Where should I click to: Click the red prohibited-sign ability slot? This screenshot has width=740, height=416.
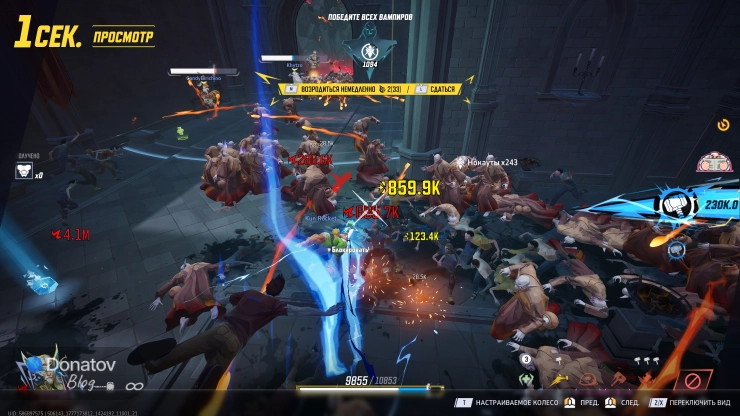pyautogui.click(x=693, y=380)
